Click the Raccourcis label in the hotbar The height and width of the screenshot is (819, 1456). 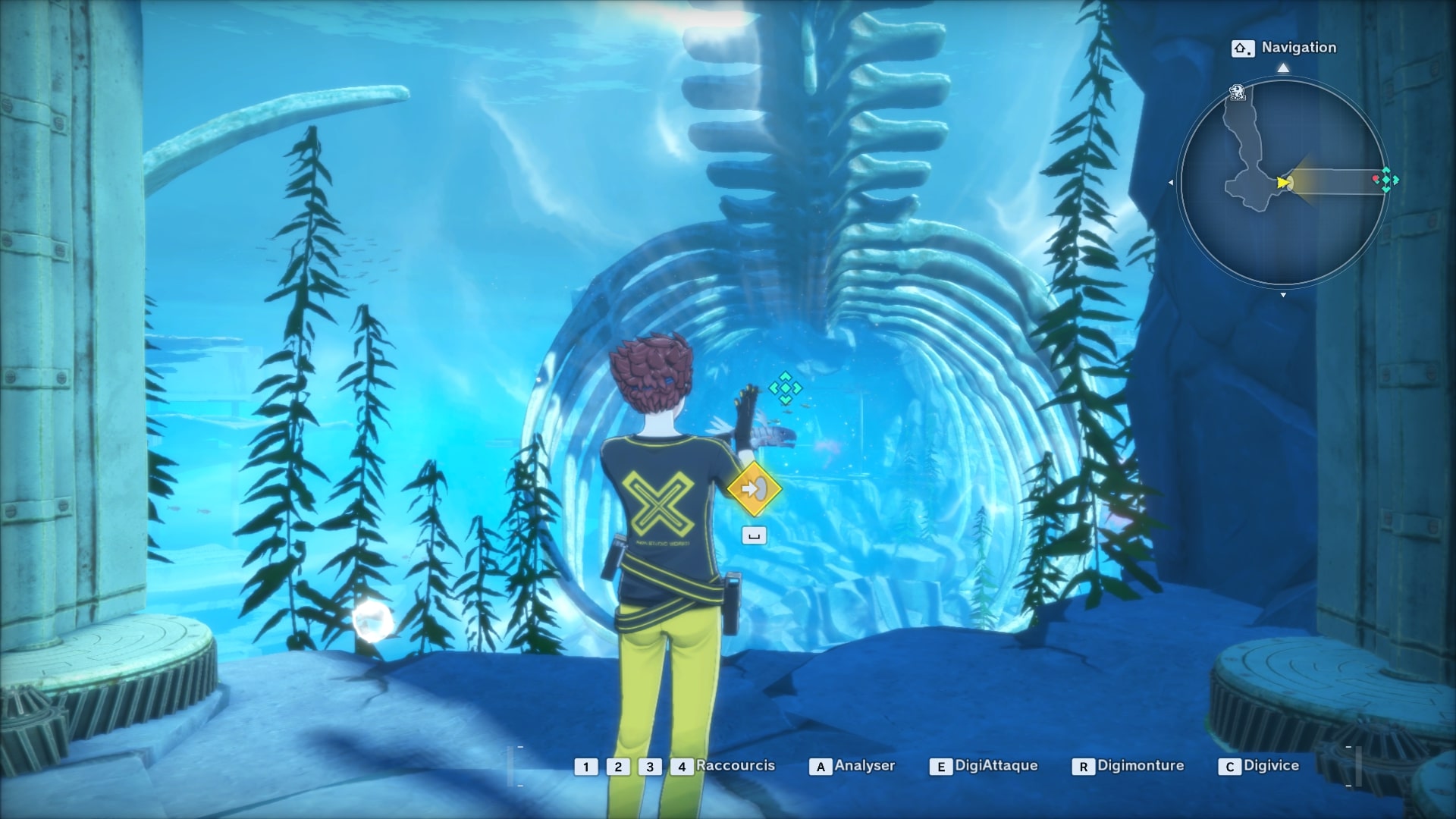tap(735, 766)
